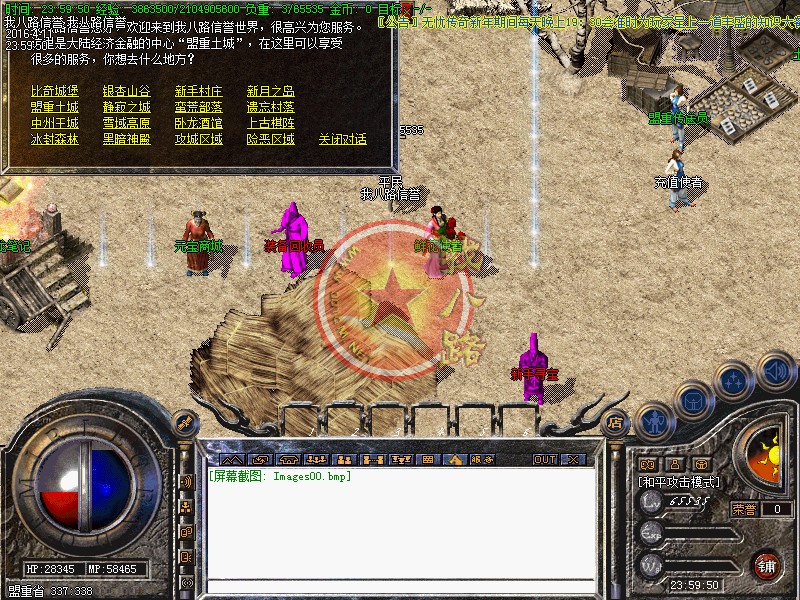Pick 卧龙酒馆 in the dialogue list
800x600 pixels.
198,123
